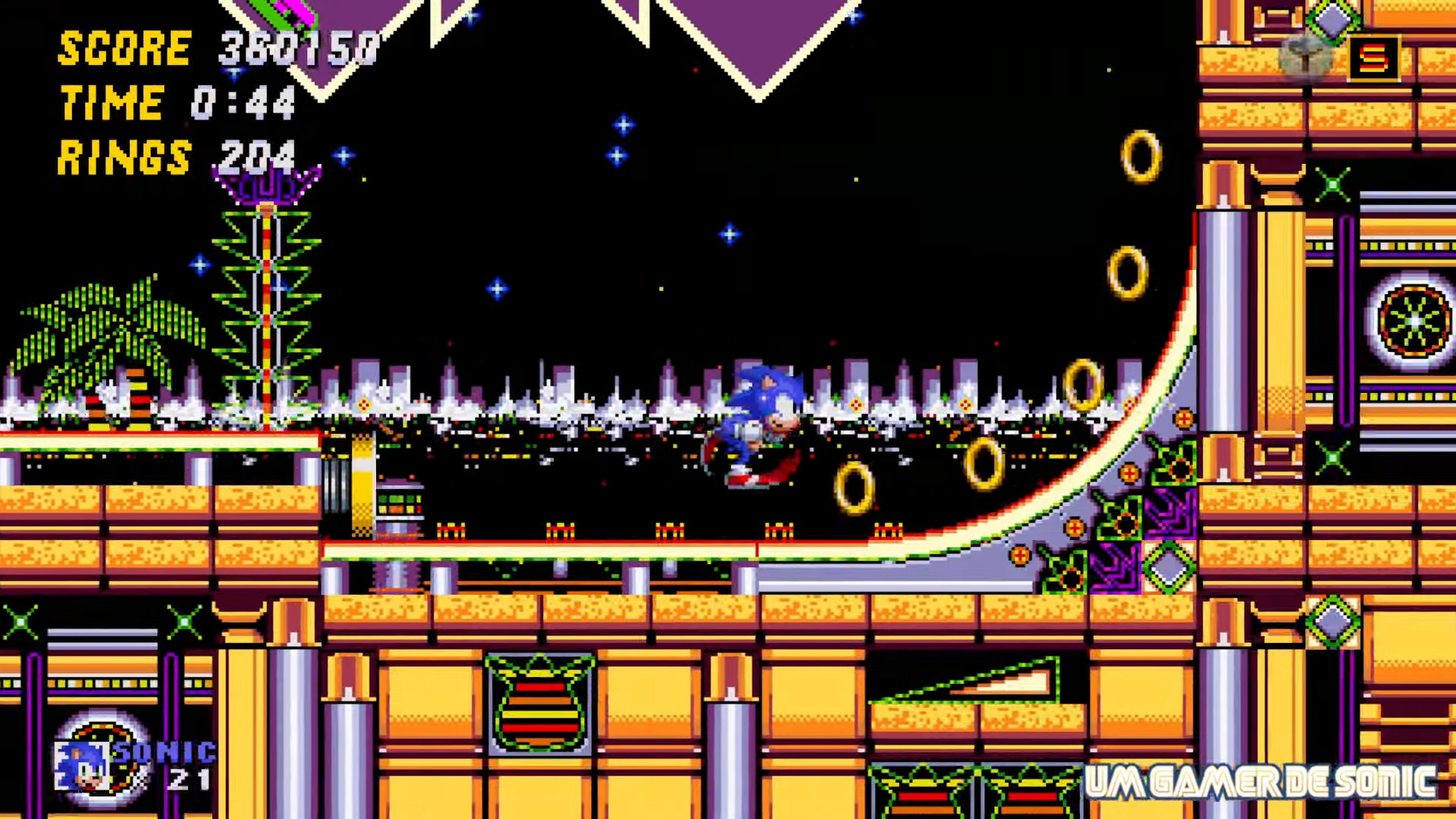
Task: Click the yellow-striped barrier post
Action: (361, 485)
